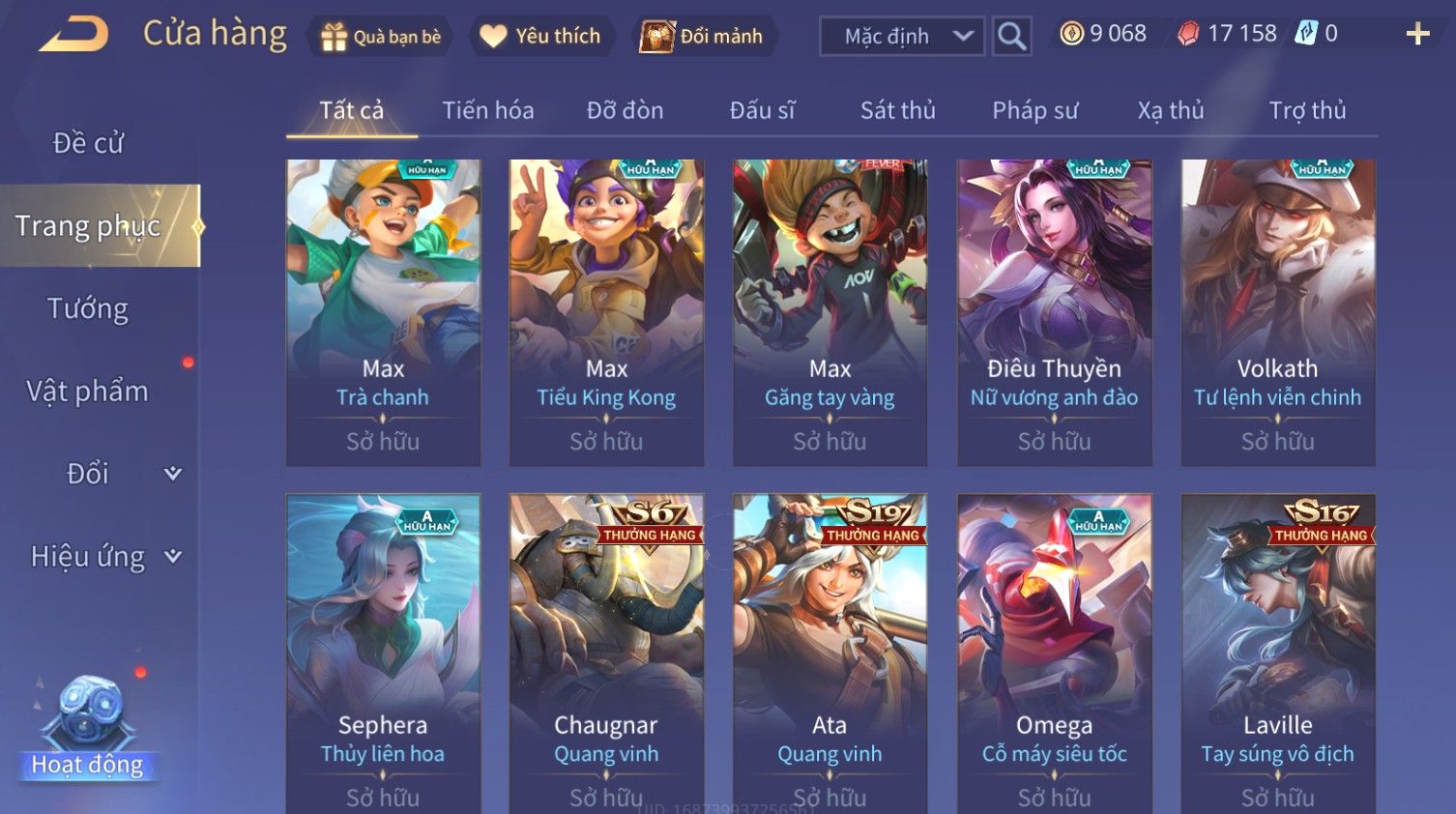Add currency with the plus button
The height and width of the screenshot is (814, 1456).
[x=1417, y=35]
